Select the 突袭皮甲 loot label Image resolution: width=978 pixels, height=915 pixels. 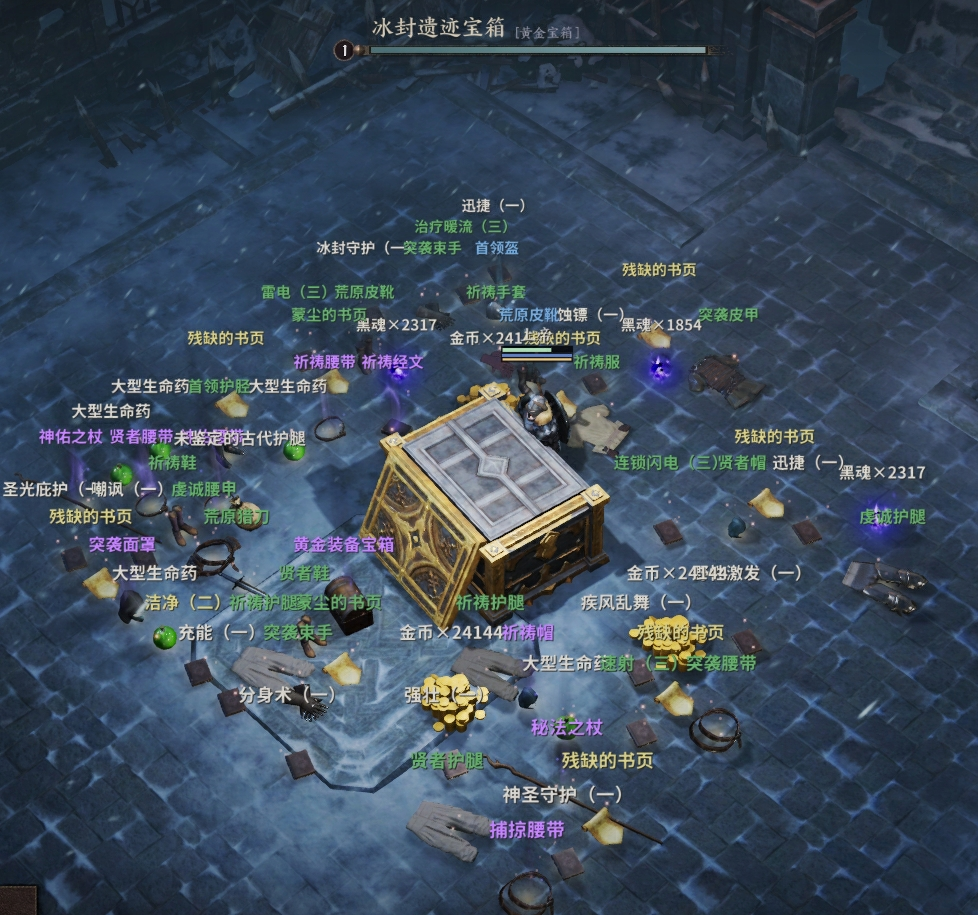coord(728,315)
